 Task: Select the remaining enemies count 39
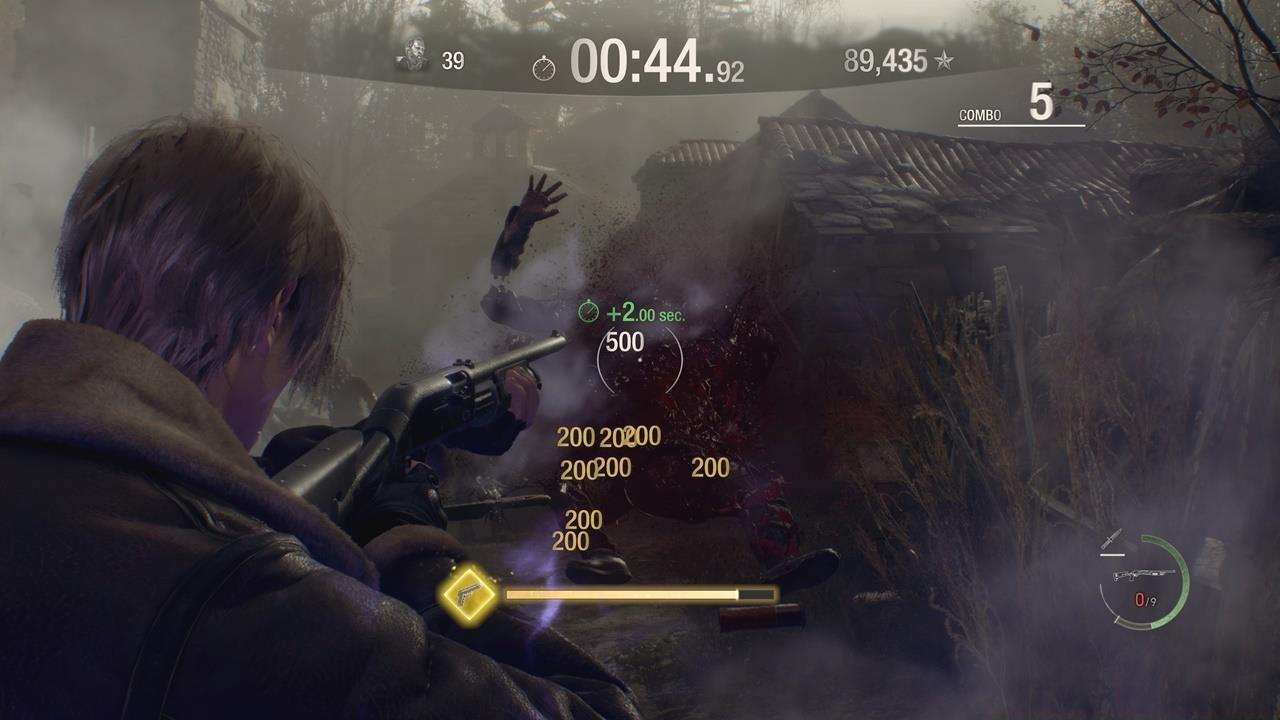pos(453,58)
